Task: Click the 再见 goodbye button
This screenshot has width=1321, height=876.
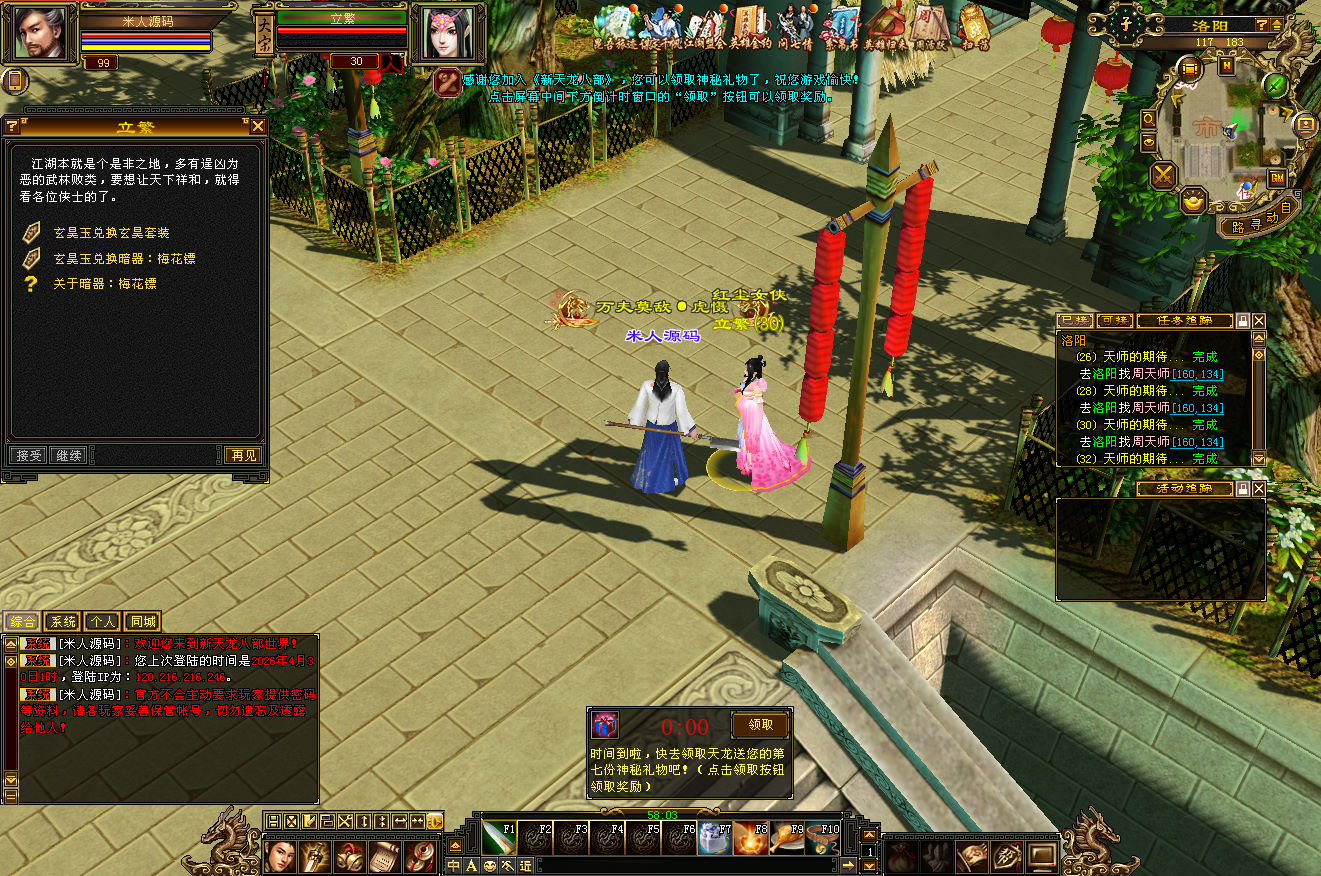Action: (243, 455)
